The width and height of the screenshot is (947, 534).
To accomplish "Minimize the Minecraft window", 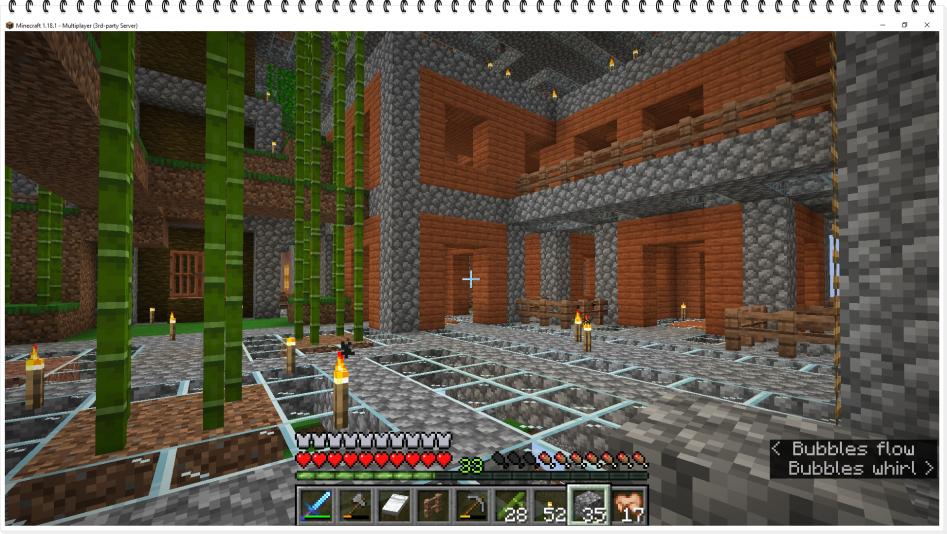I will tap(883, 25).
